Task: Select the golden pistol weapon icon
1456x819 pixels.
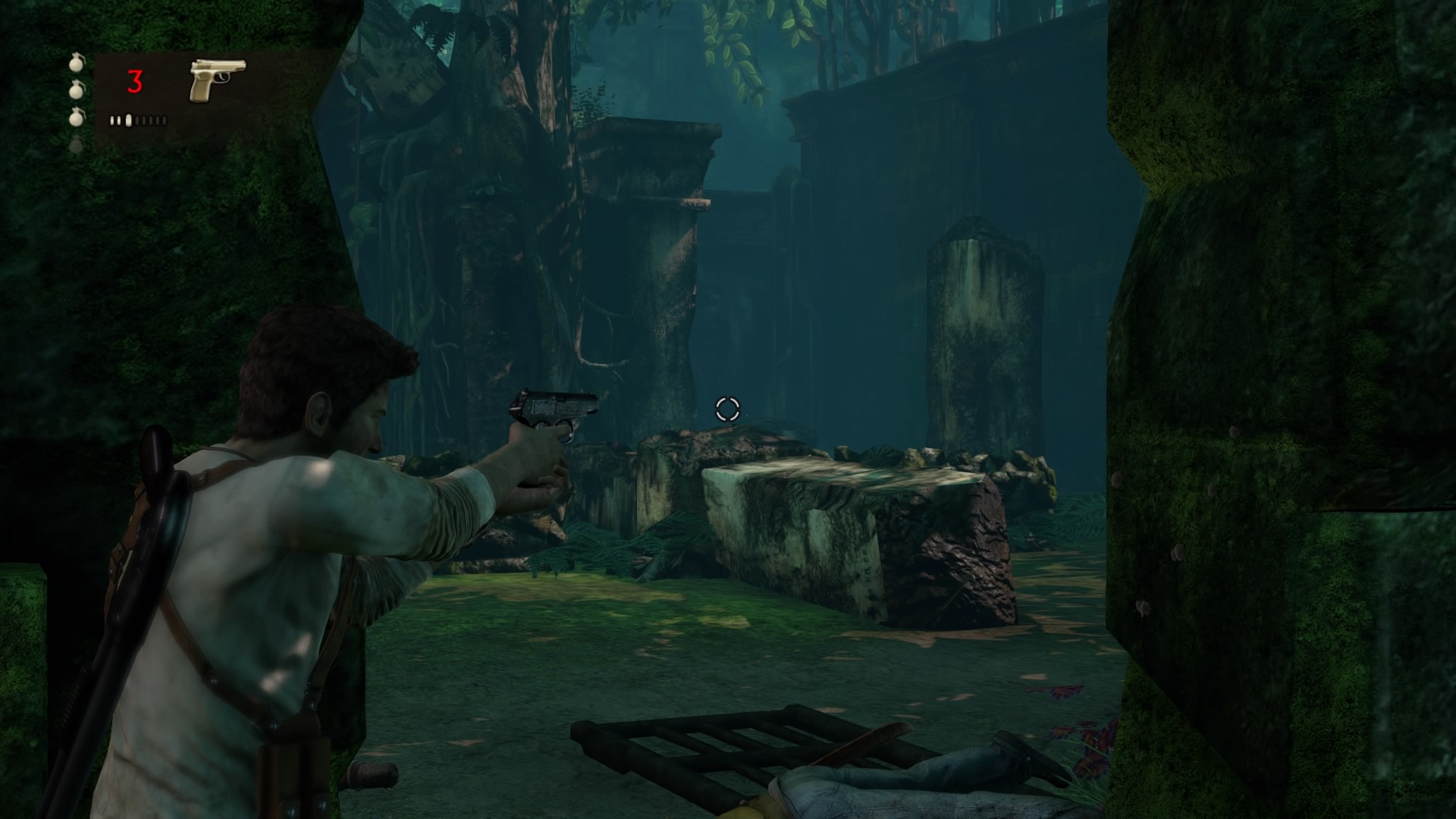Action: pos(216,79)
